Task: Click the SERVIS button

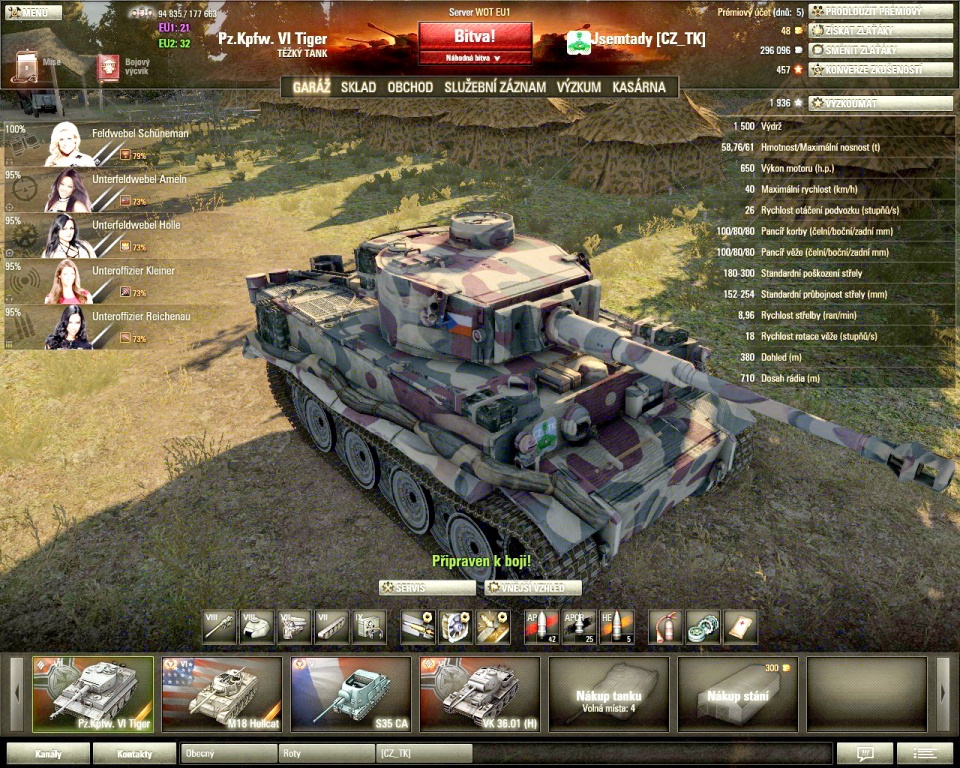Action: pos(427,588)
